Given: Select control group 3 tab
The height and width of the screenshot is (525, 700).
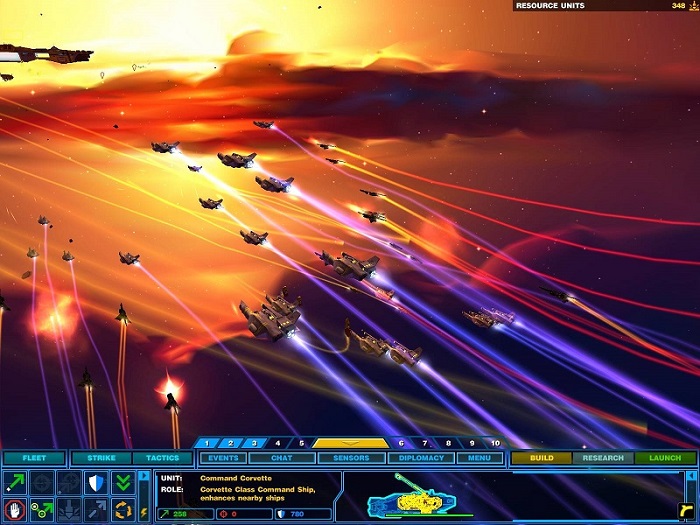Looking at the screenshot, I should [x=254, y=442].
